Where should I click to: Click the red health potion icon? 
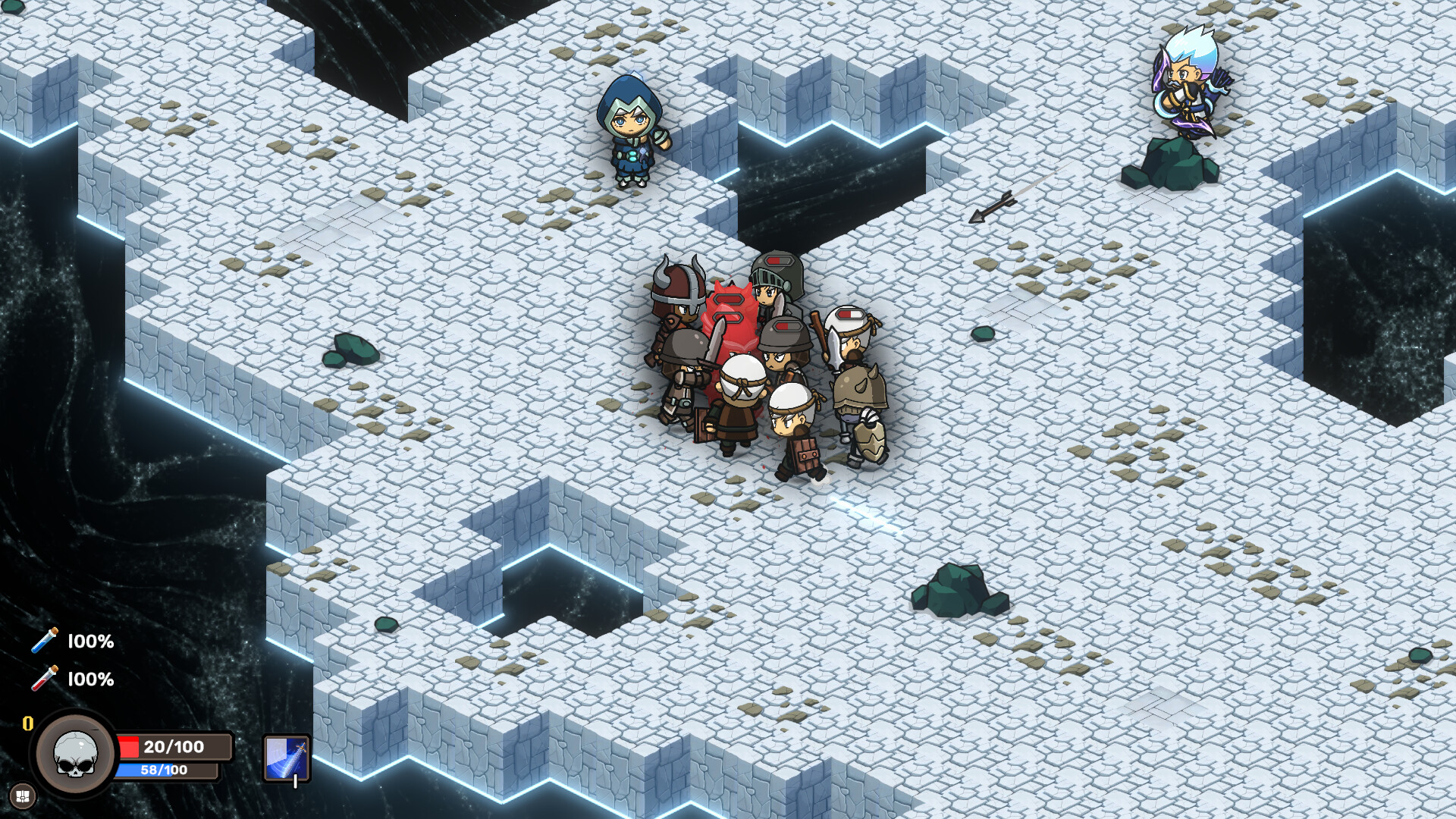click(x=45, y=679)
